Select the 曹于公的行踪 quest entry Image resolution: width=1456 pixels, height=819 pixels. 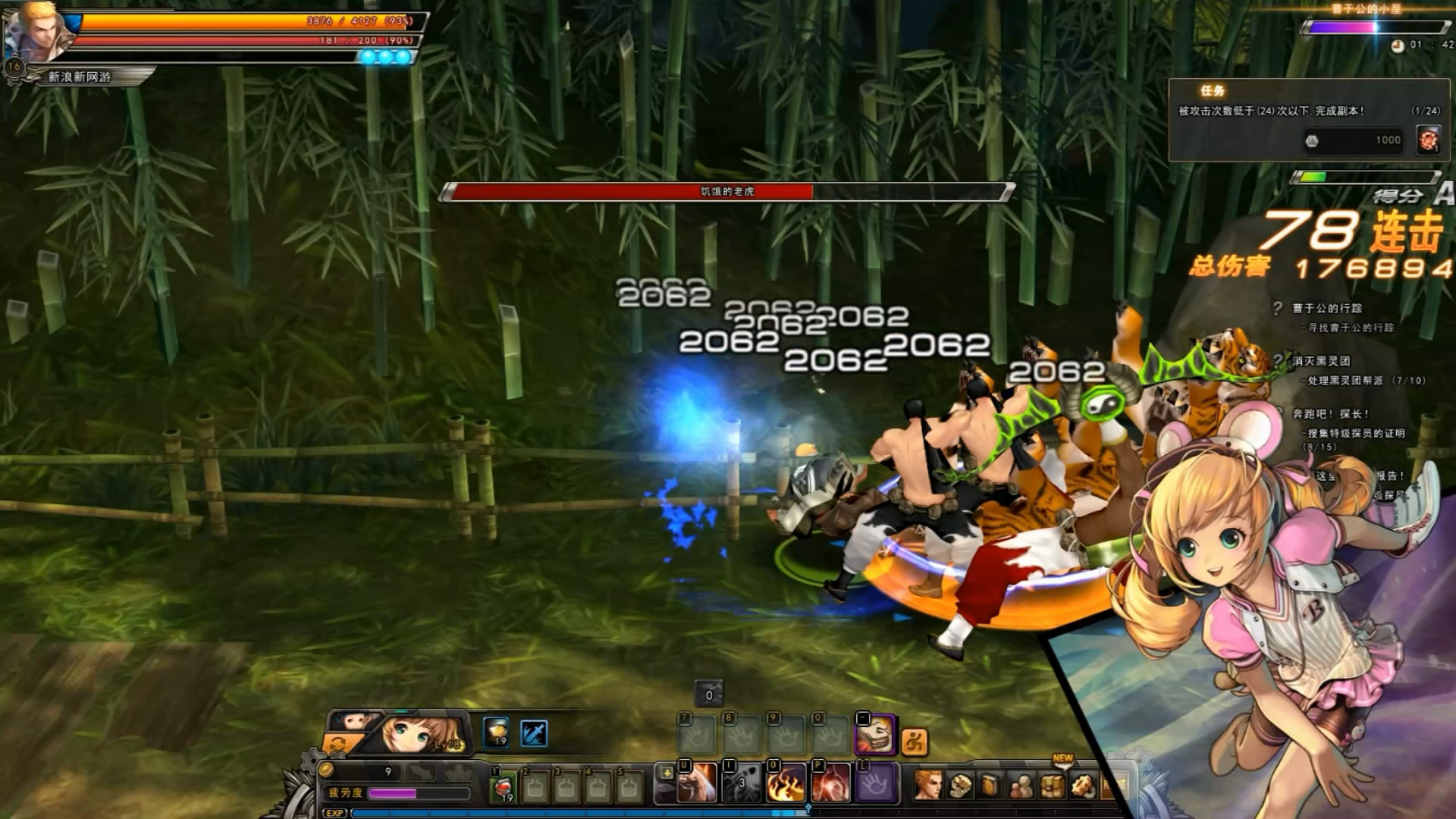(1327, 308)
